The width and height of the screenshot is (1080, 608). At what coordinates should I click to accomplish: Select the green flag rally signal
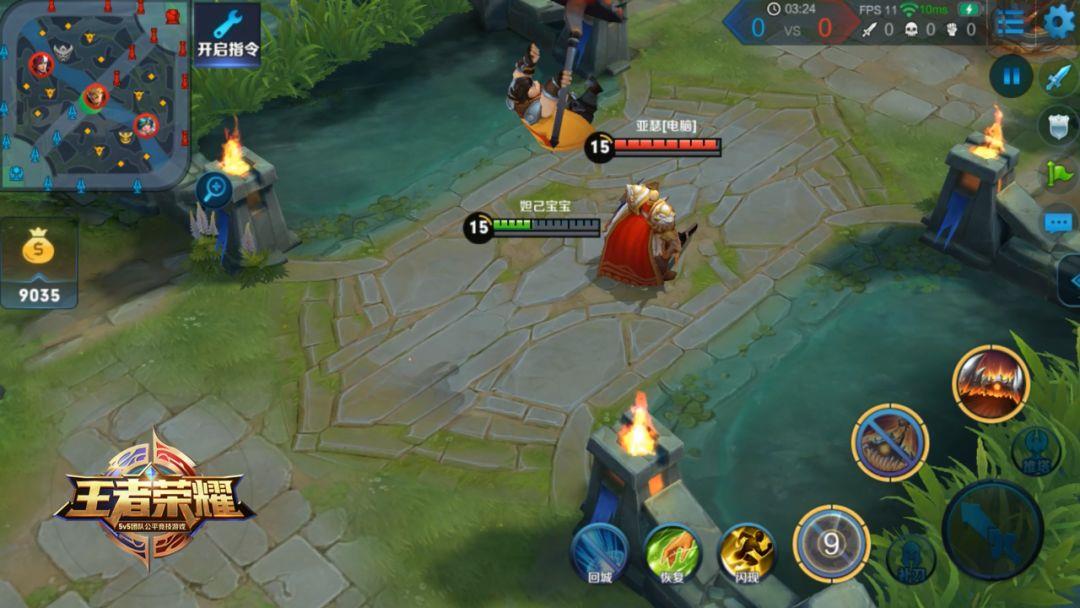[x=1058, y=173]
